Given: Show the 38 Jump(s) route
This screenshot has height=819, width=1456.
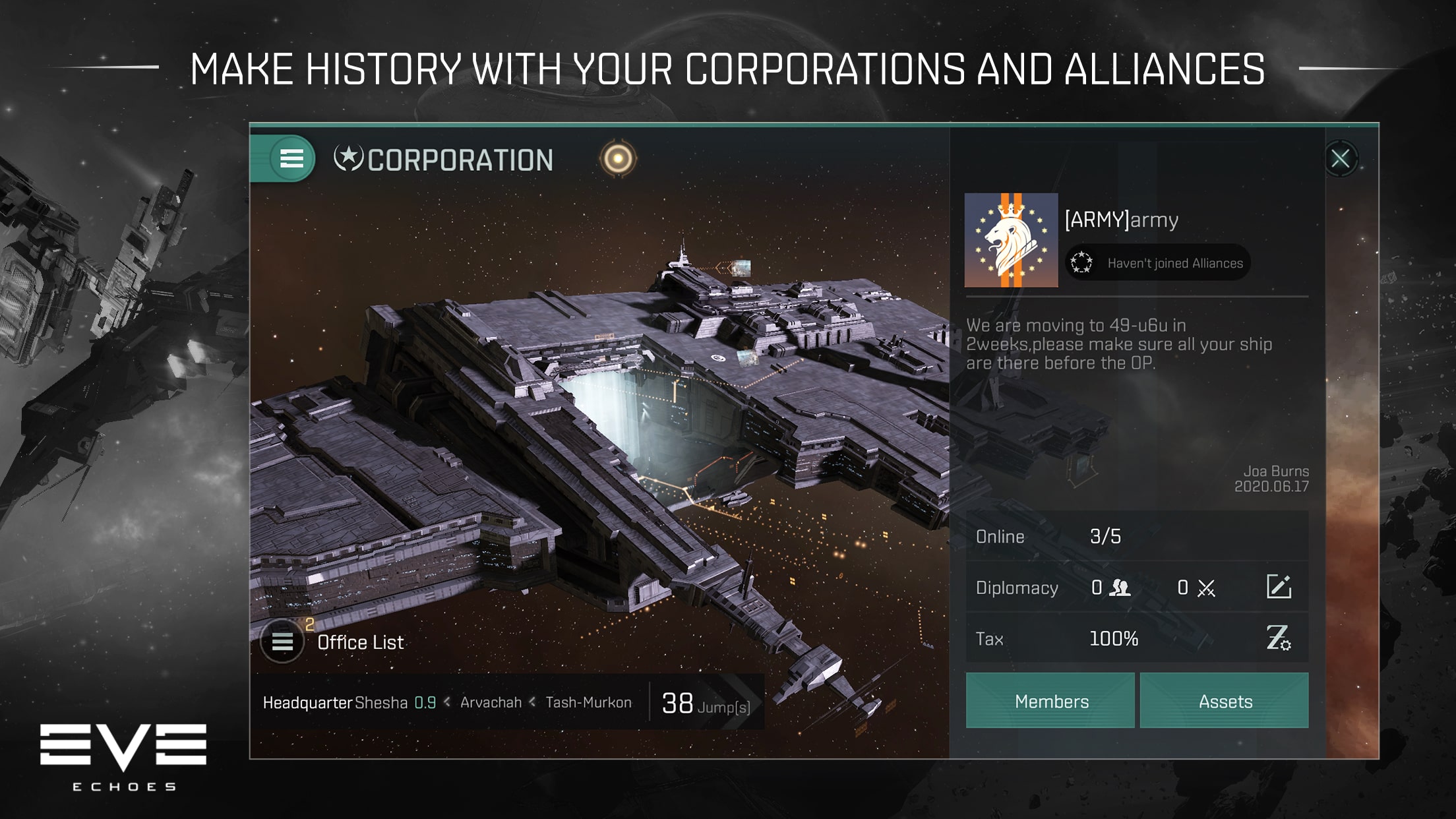Looking at the screenshot, I should (x=706, y=704).
